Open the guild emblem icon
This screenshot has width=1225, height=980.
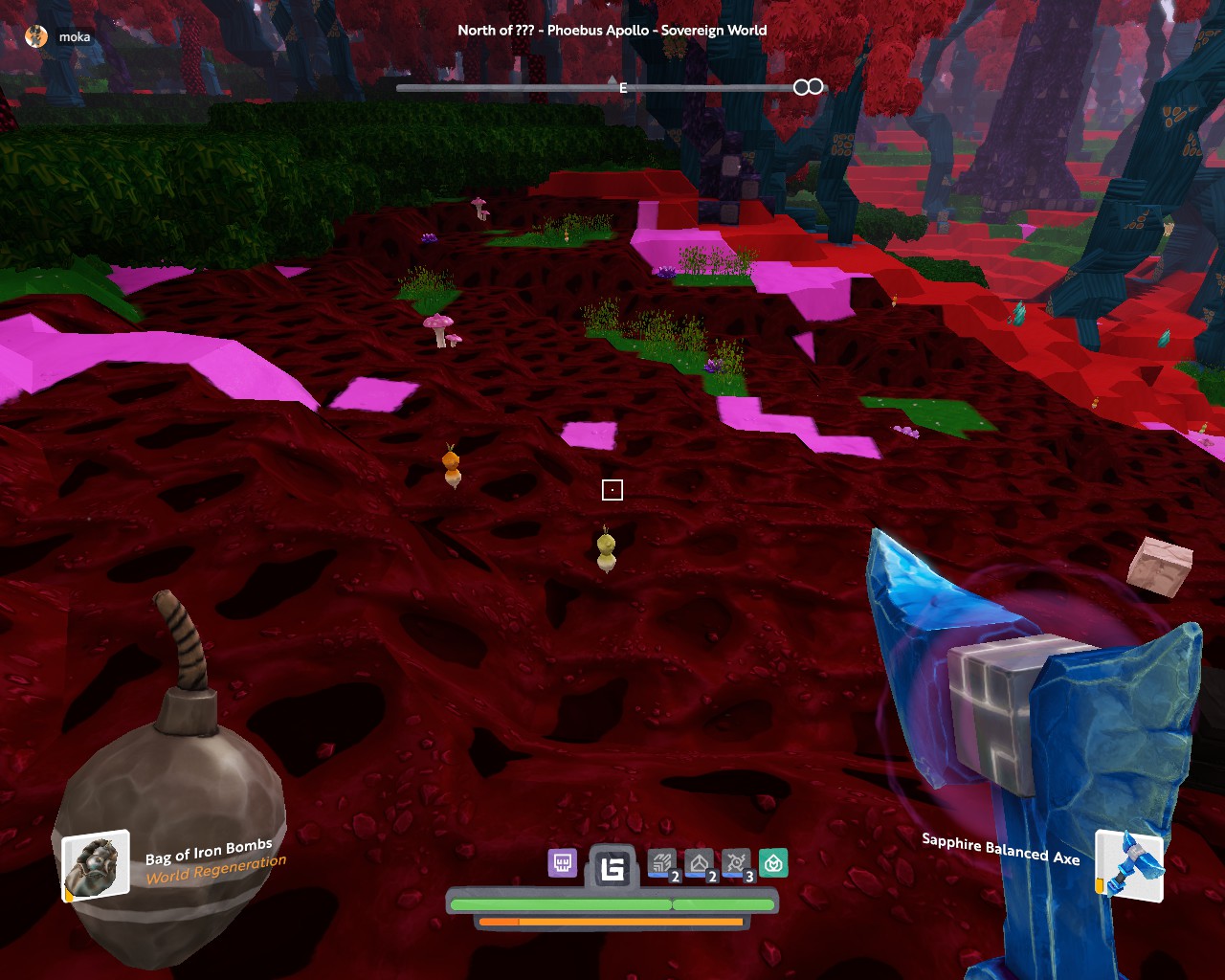pyautogui.click(x=612, y=867)
